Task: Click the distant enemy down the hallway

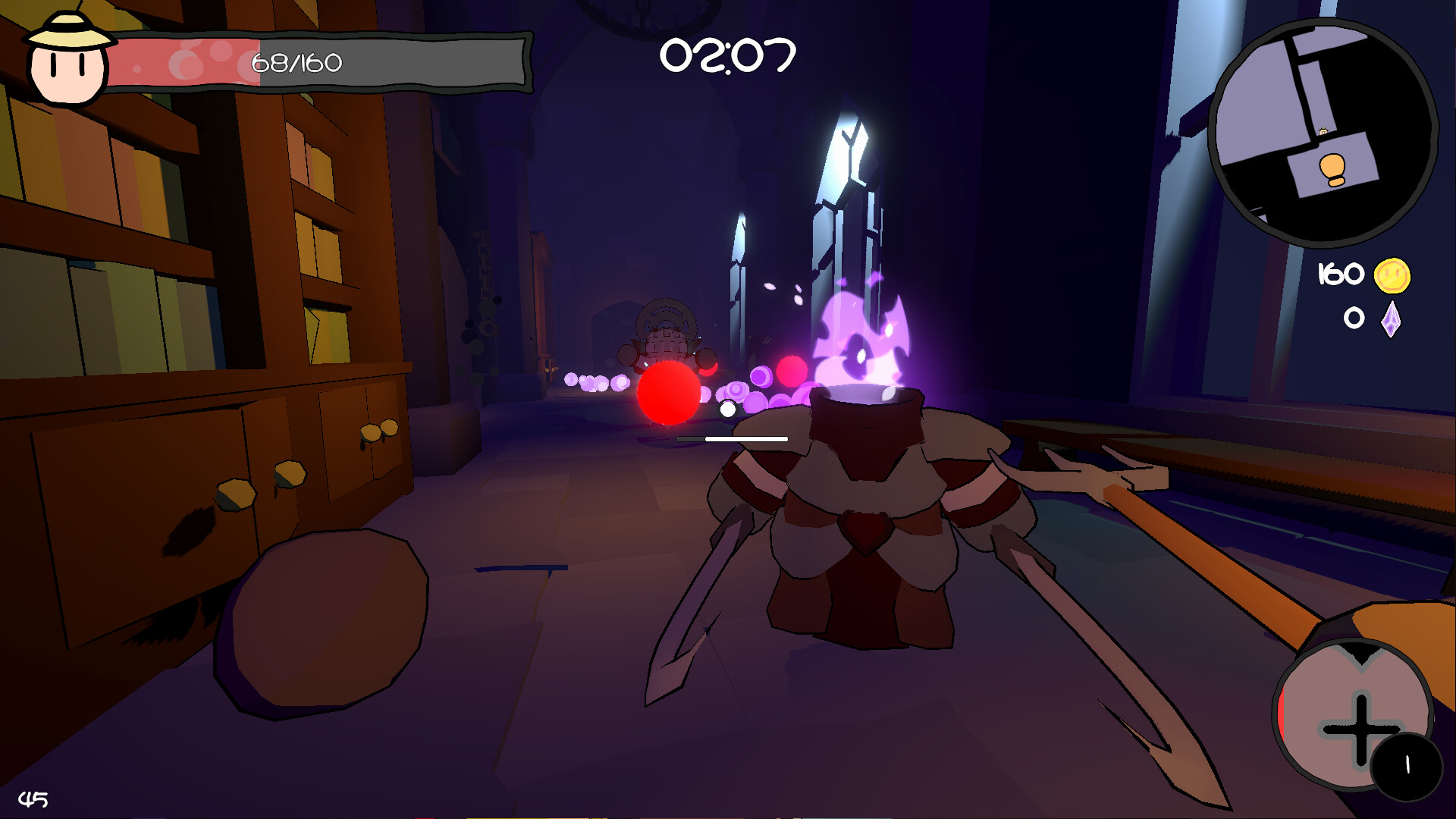Action: tap(666, 341)
